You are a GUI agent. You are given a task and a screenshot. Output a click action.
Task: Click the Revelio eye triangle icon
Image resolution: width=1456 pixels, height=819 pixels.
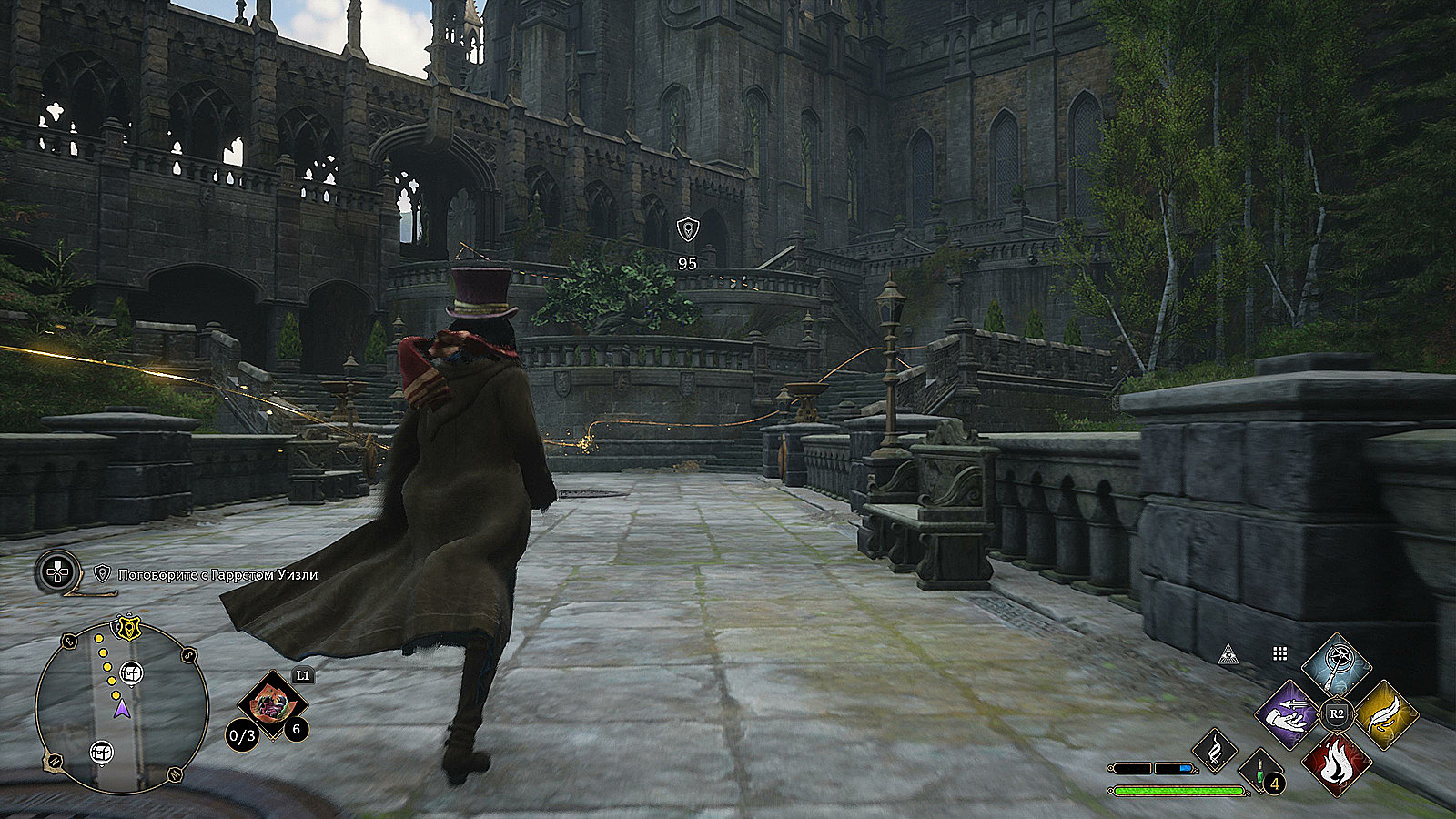(x=1228, y=653)
